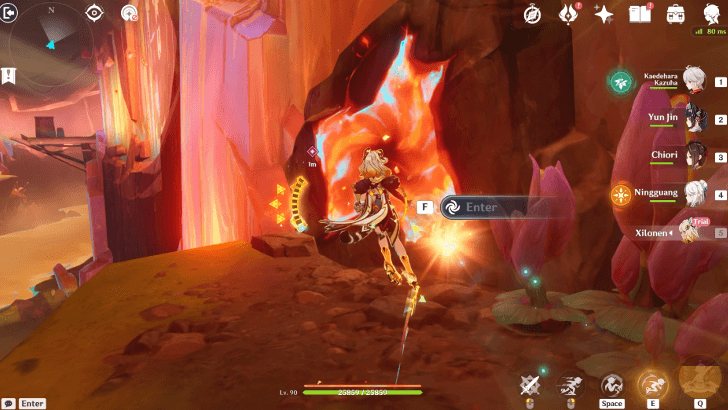Open the winged battle pass icon

[569, 14]
